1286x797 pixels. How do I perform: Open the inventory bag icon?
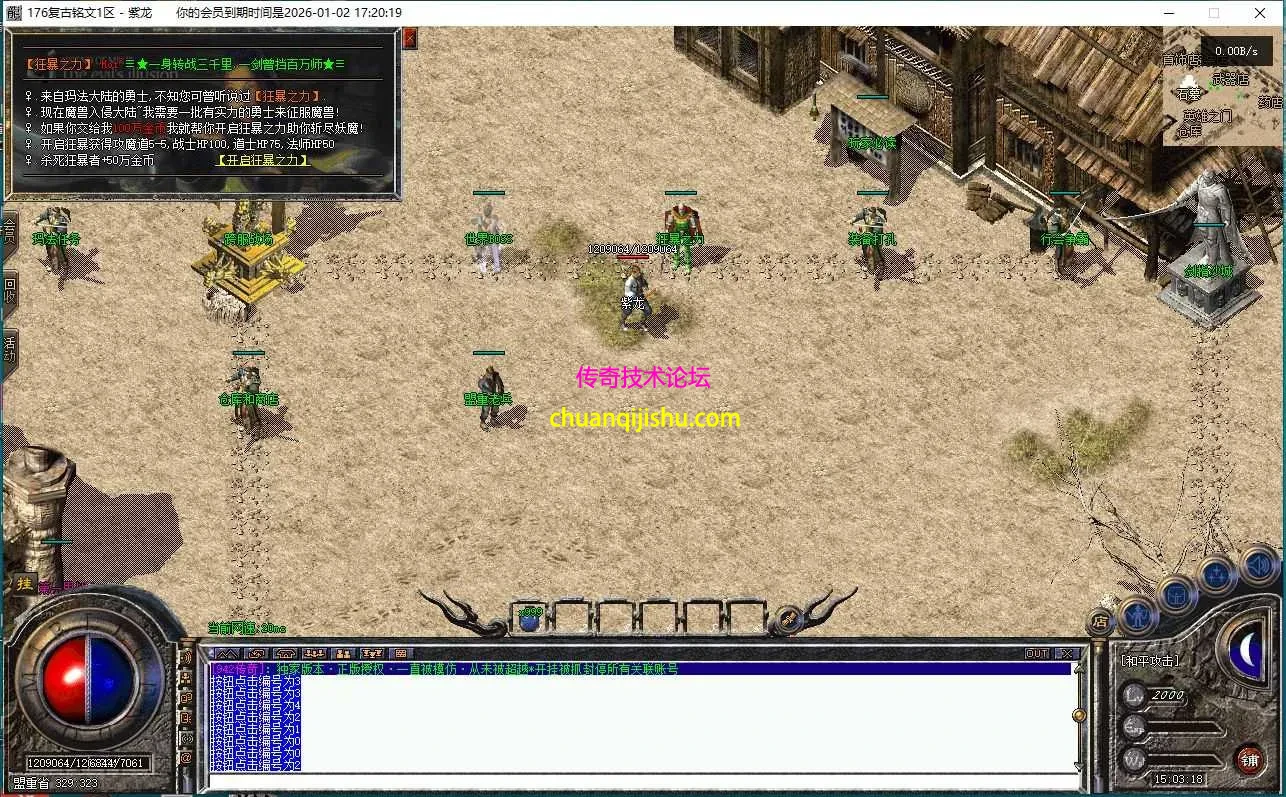pyautogui.click(x=1175, y=596)
